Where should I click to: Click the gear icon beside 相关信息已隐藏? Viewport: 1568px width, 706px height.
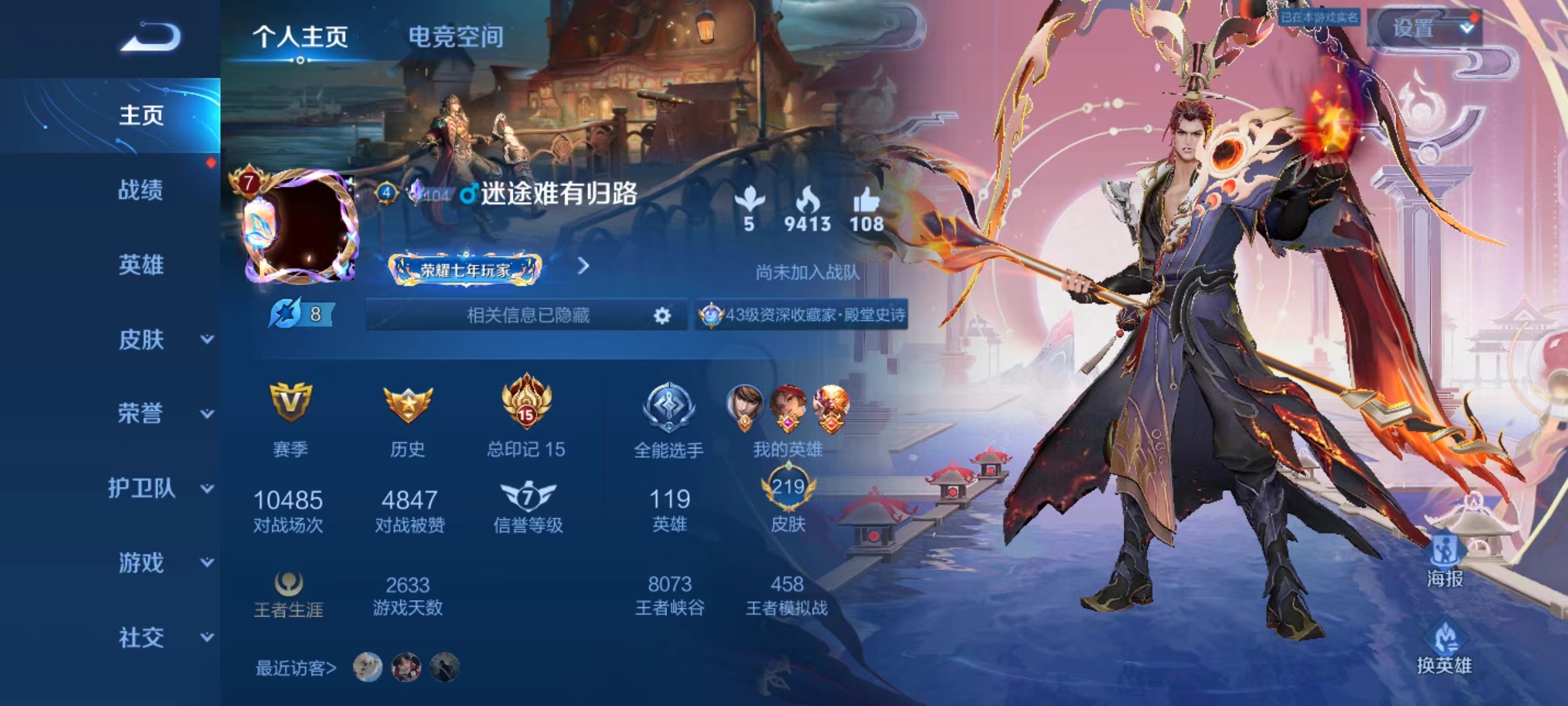pyautogui.click(x=662, y=316)
